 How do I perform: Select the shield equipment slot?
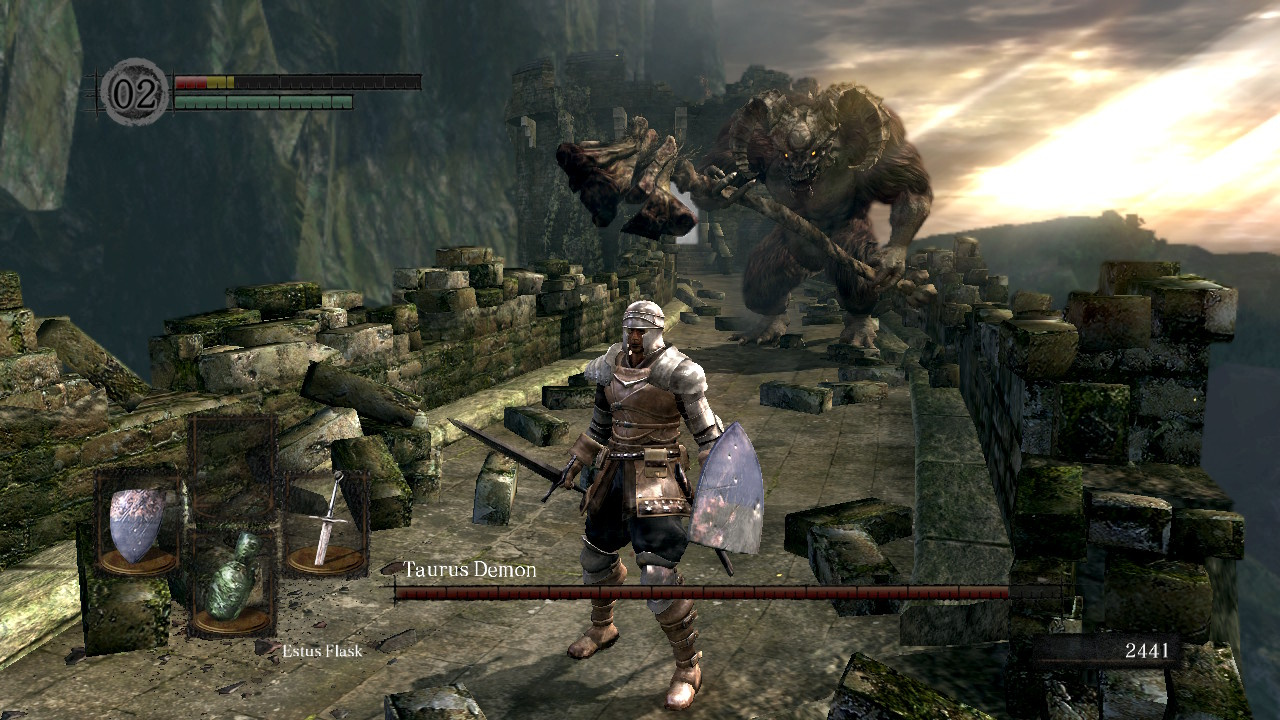pos(137,524)
